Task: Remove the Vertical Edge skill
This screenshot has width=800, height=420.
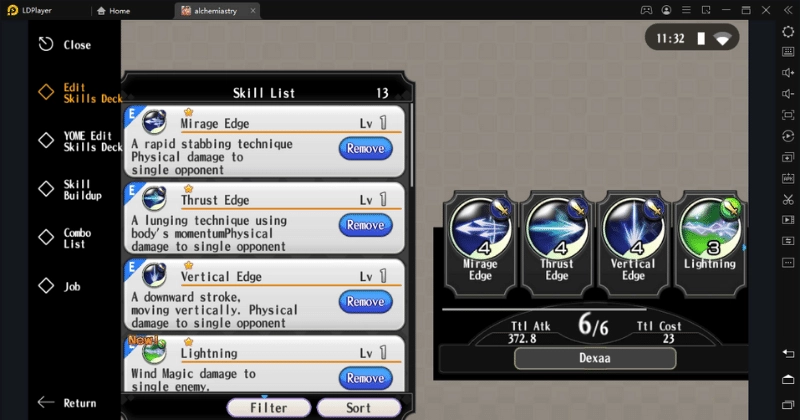Action: point(365,301)
